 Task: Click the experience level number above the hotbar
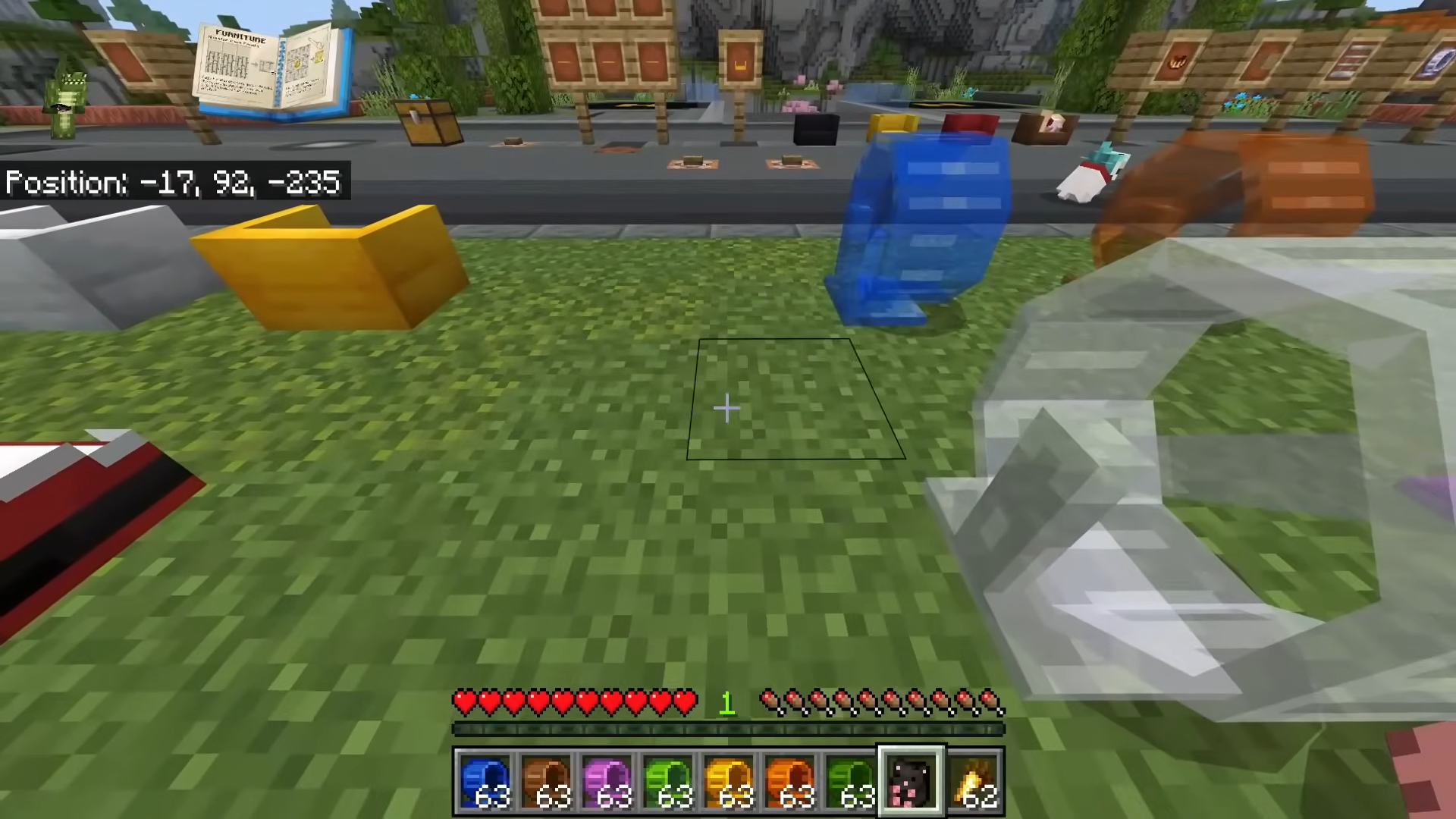click(726, 704)
